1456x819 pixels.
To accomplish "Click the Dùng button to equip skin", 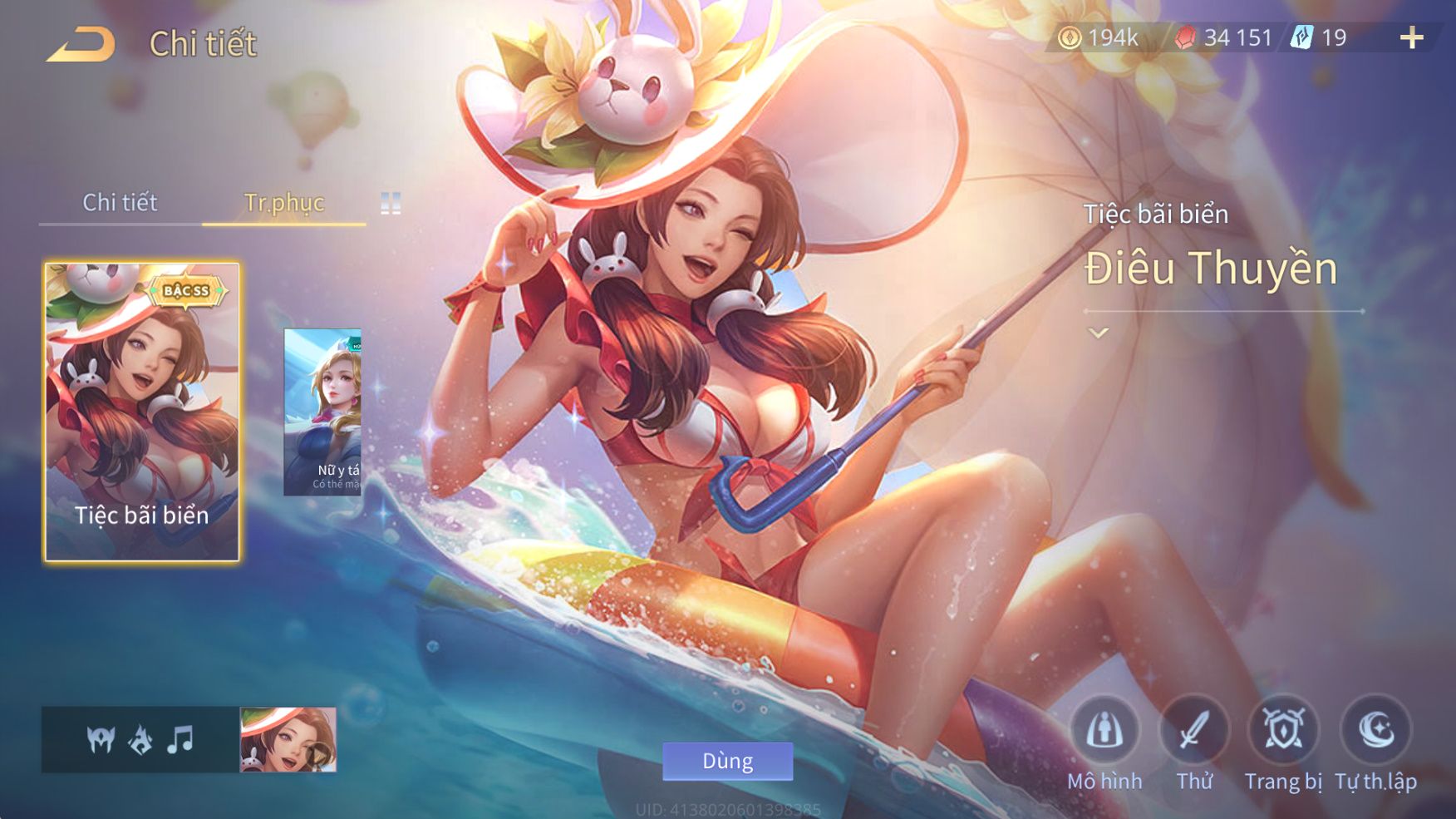I will (727, 761).
